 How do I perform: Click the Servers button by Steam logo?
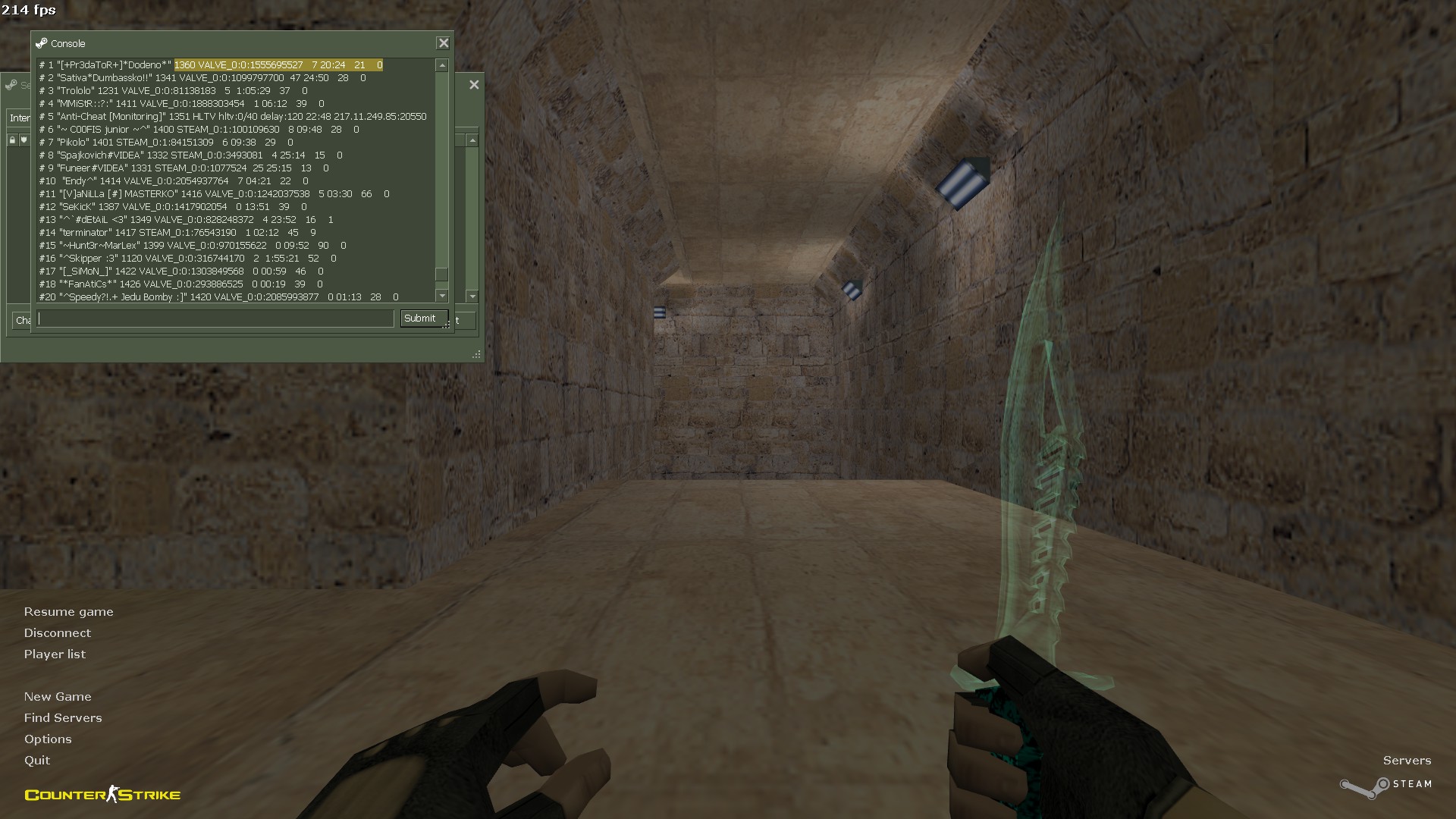point(1407,761)
